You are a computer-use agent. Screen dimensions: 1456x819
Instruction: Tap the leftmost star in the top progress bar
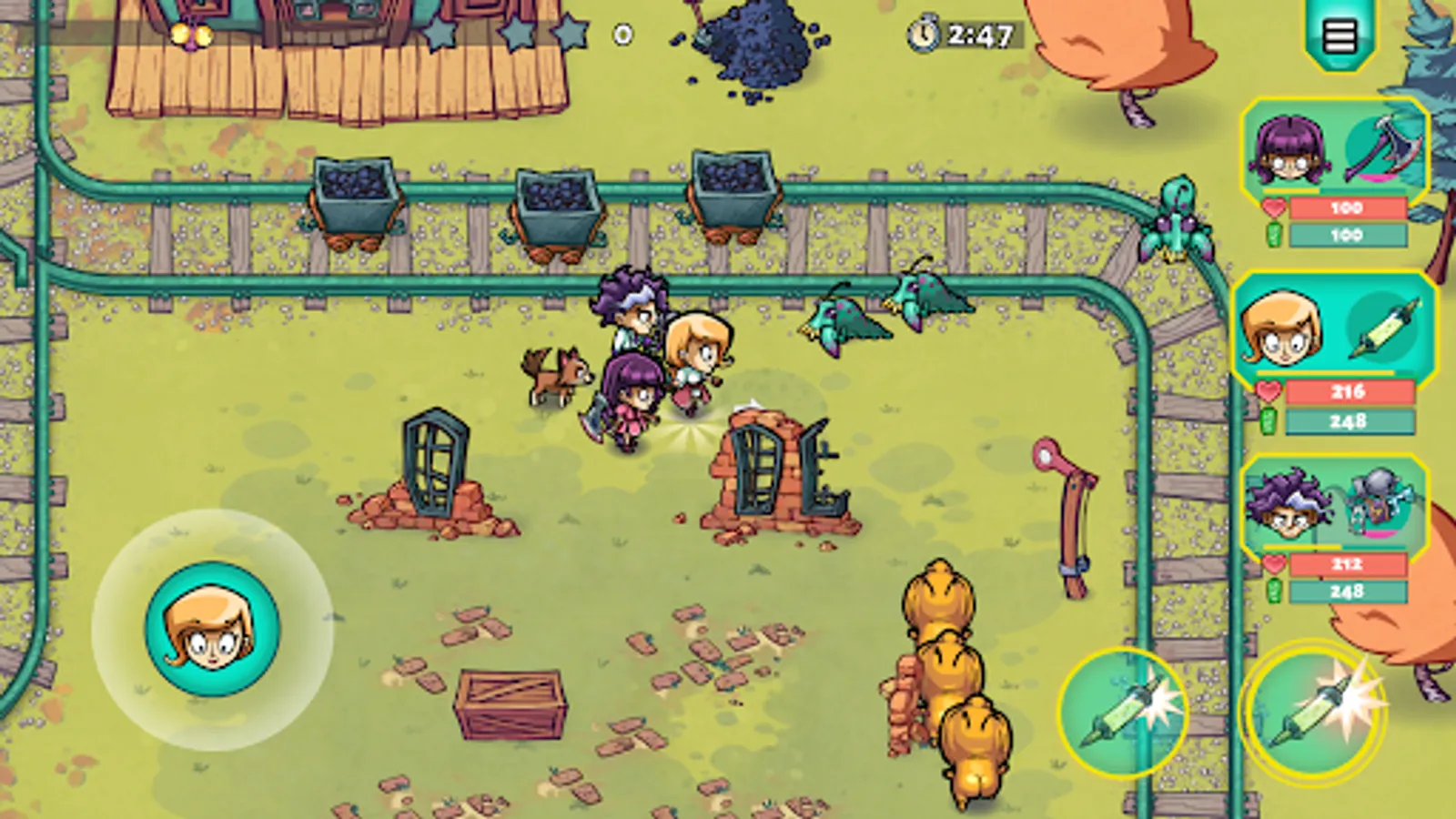pyautogui.click(x=440, y=30)
